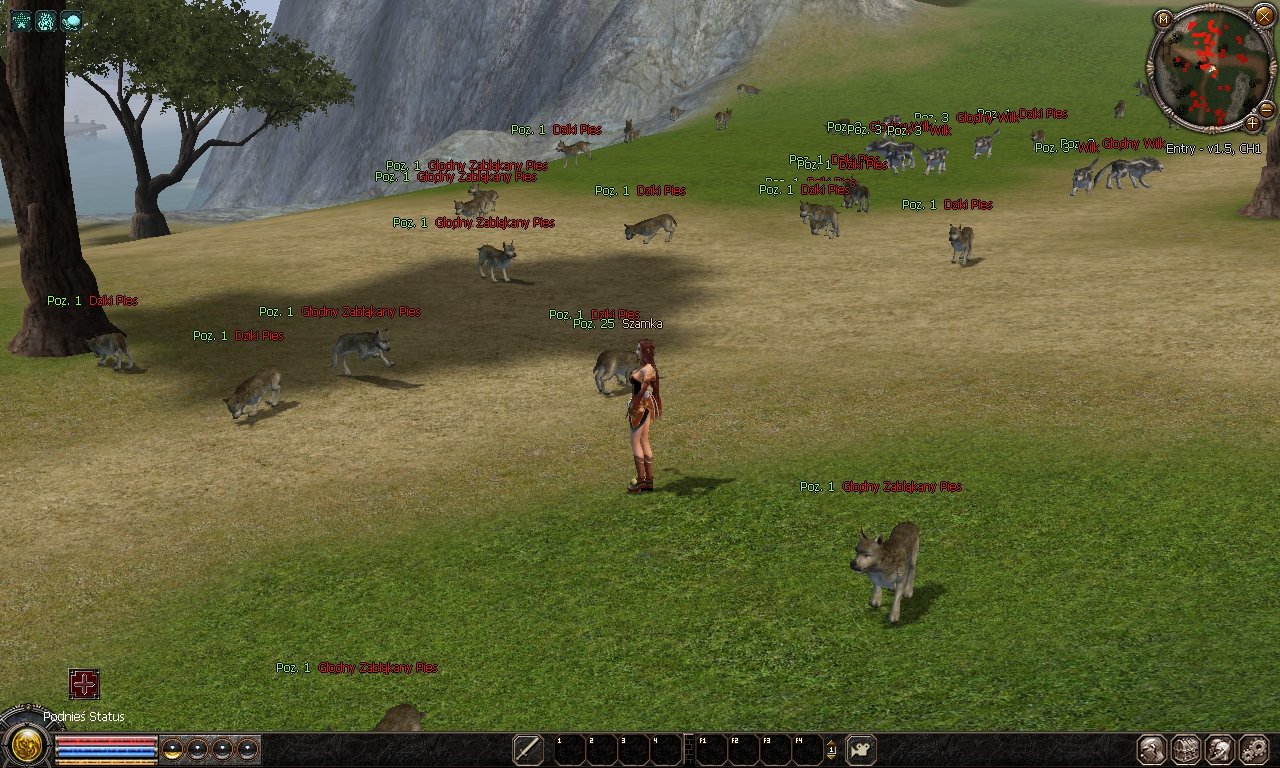Viewport: 1280px width, 768px height.
Task: Toggle the camera mode icon
Action: [x=861, y=749]
